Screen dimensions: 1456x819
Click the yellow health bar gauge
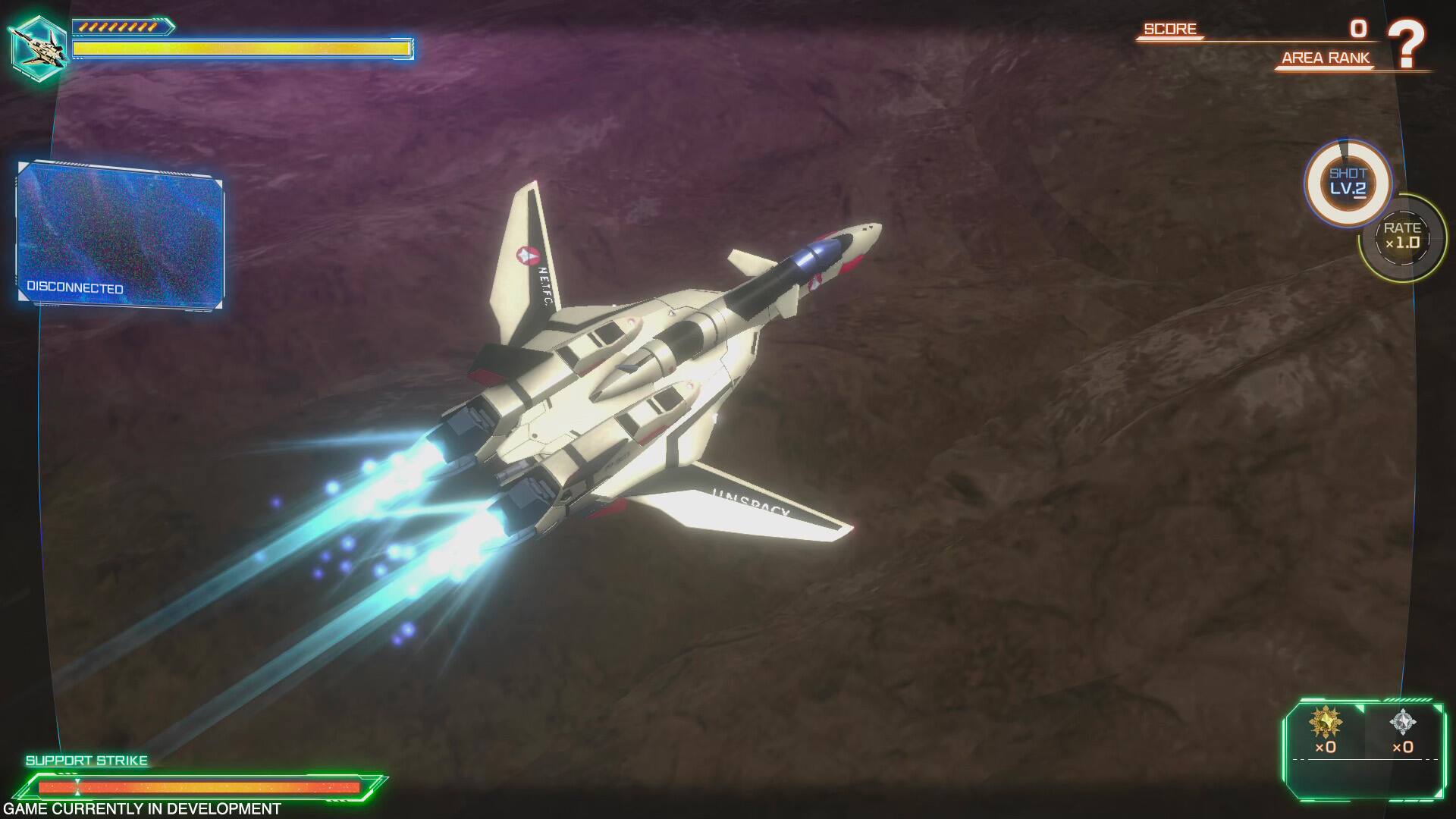(x=239, y=49)
